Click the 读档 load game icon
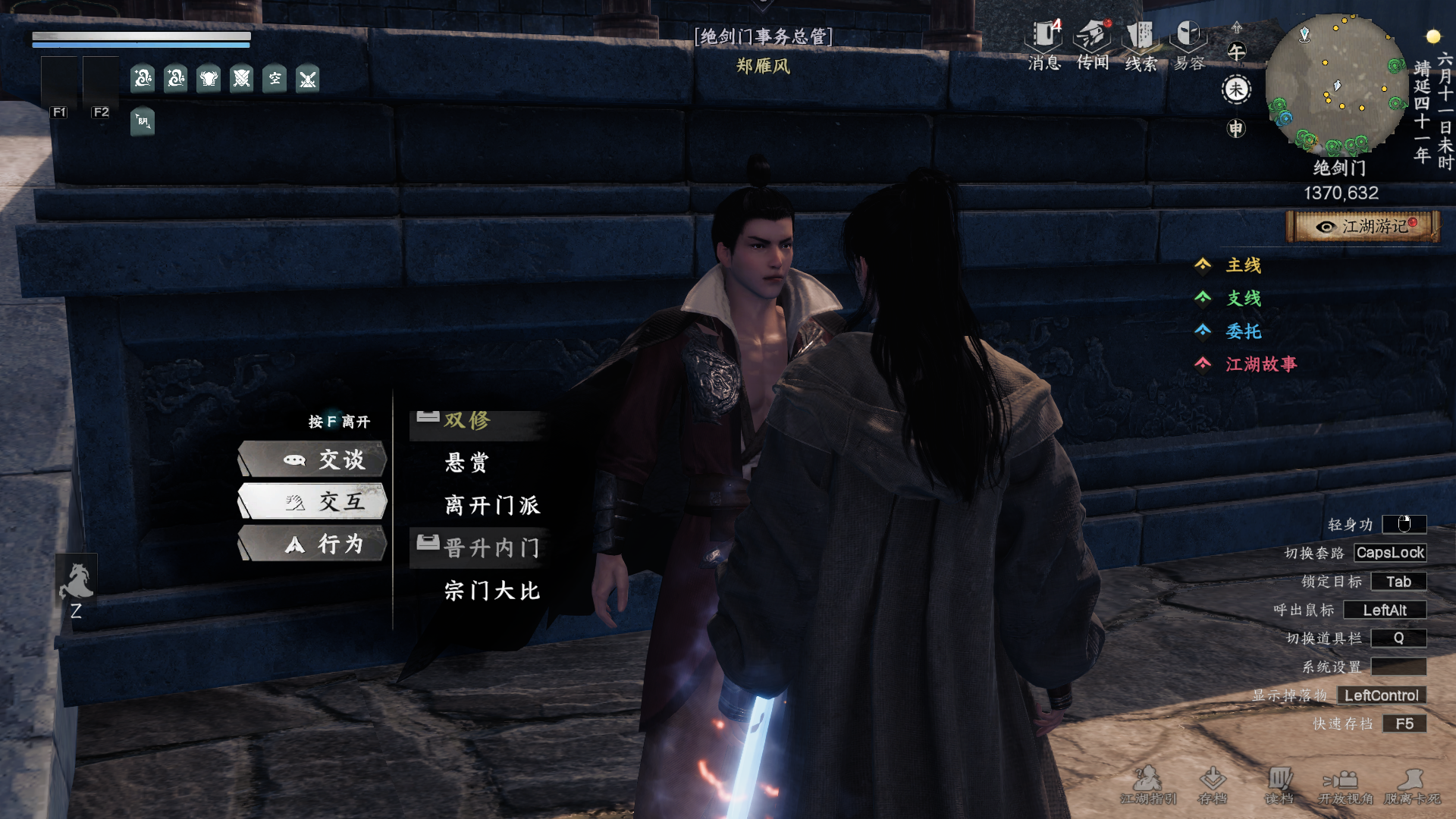The height and width of the screenshot is (819, 1456). coord(1279,784)
